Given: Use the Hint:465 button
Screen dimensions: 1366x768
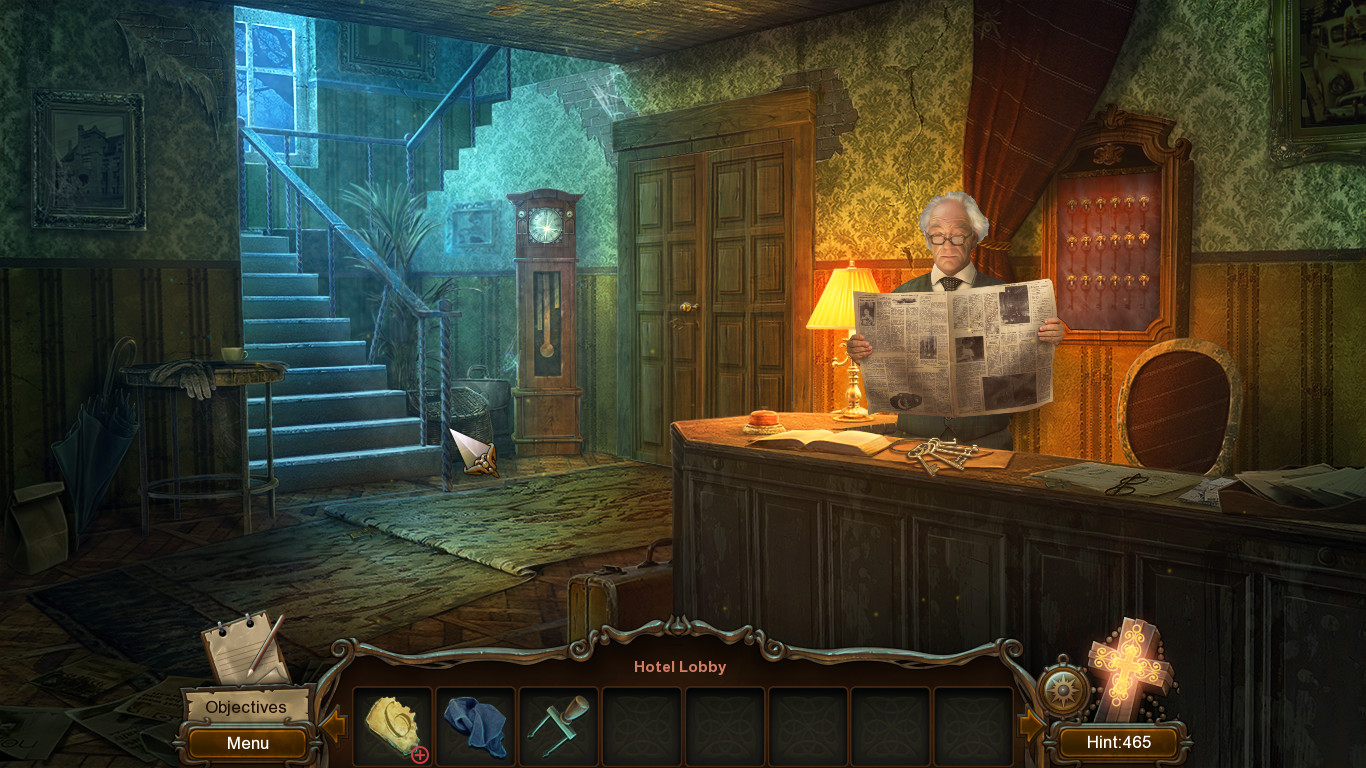Looking at the screenshot, I should click(x=1120, y=742).
